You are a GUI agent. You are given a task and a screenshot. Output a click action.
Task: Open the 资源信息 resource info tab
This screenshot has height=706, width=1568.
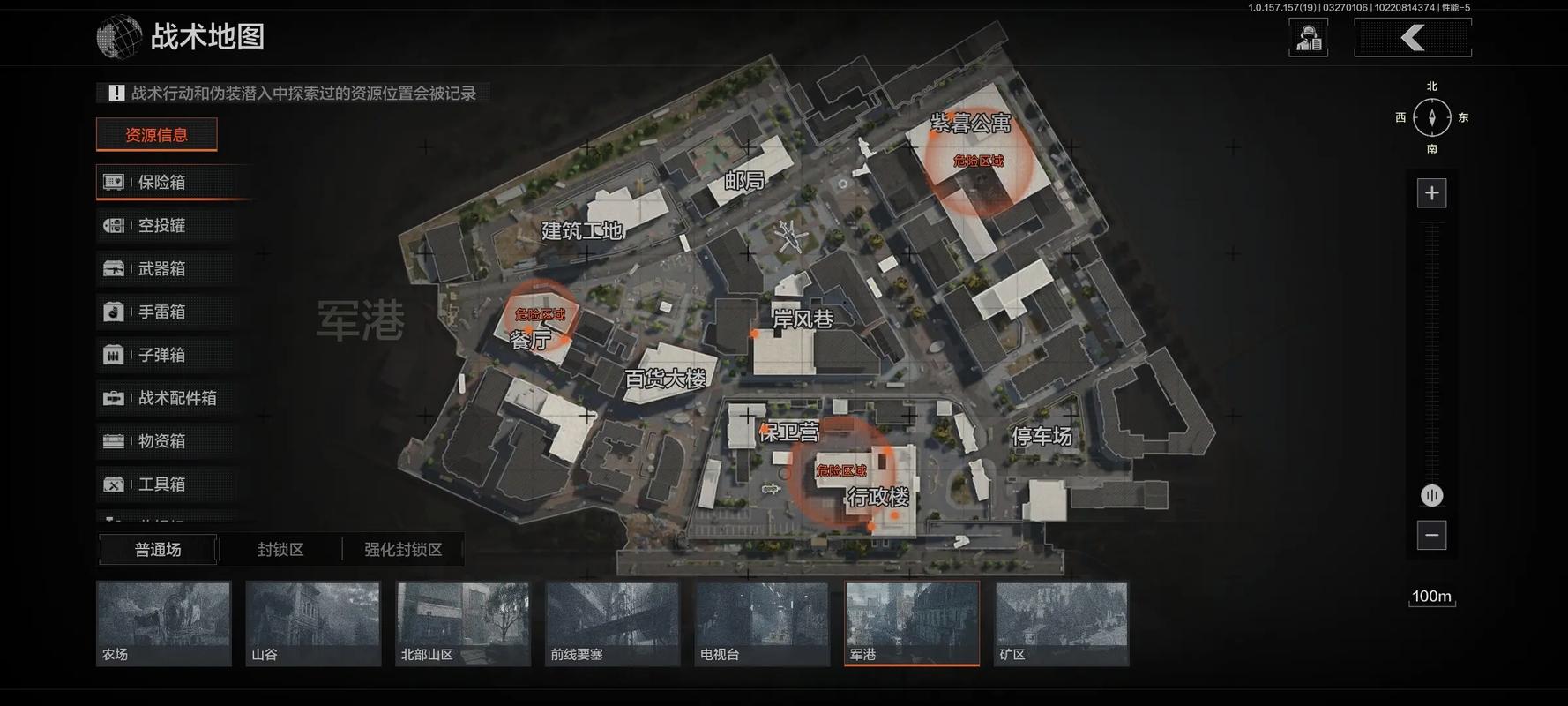click(156, 135)
